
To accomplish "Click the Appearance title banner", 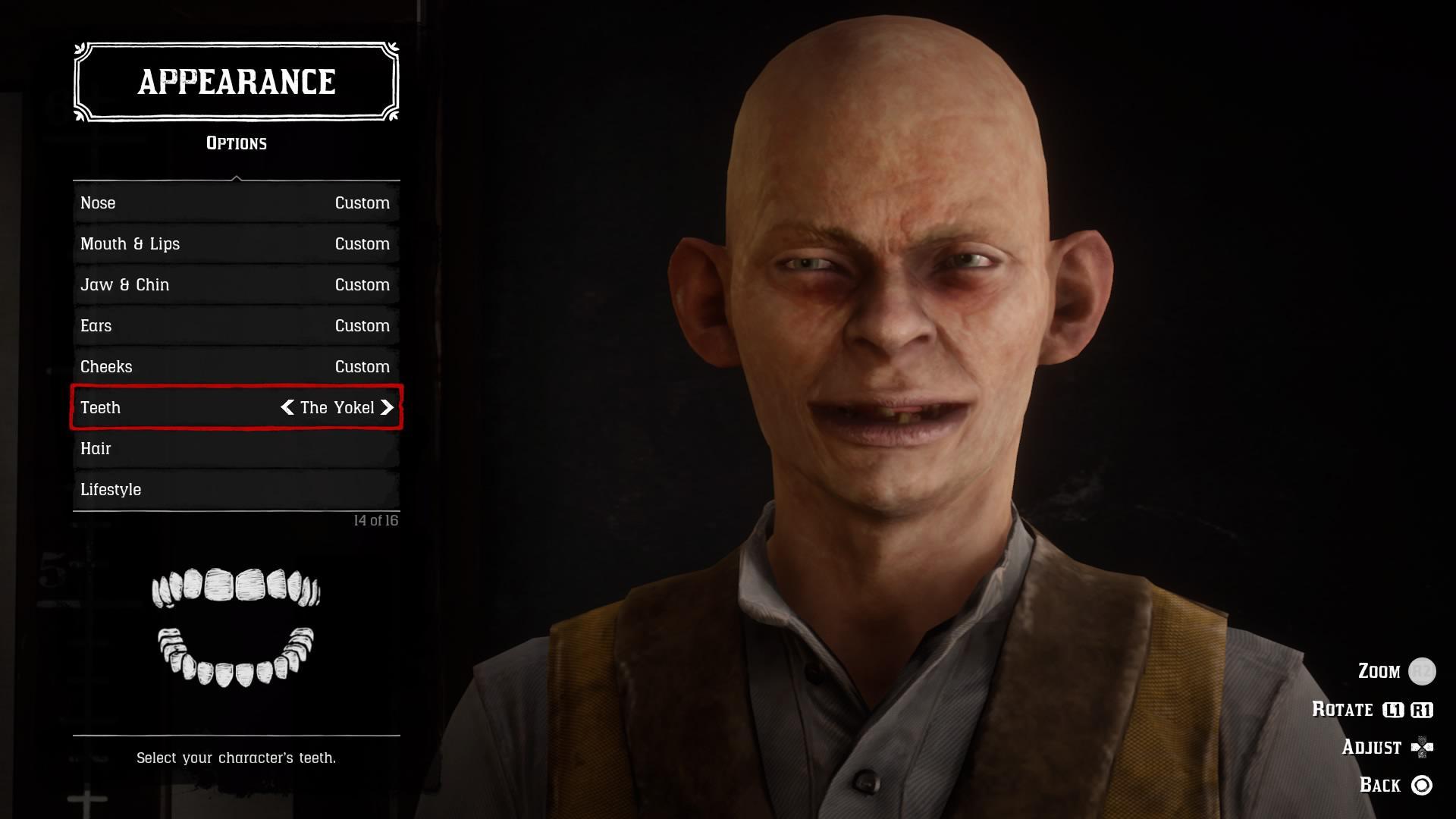I will pos(236,81).
